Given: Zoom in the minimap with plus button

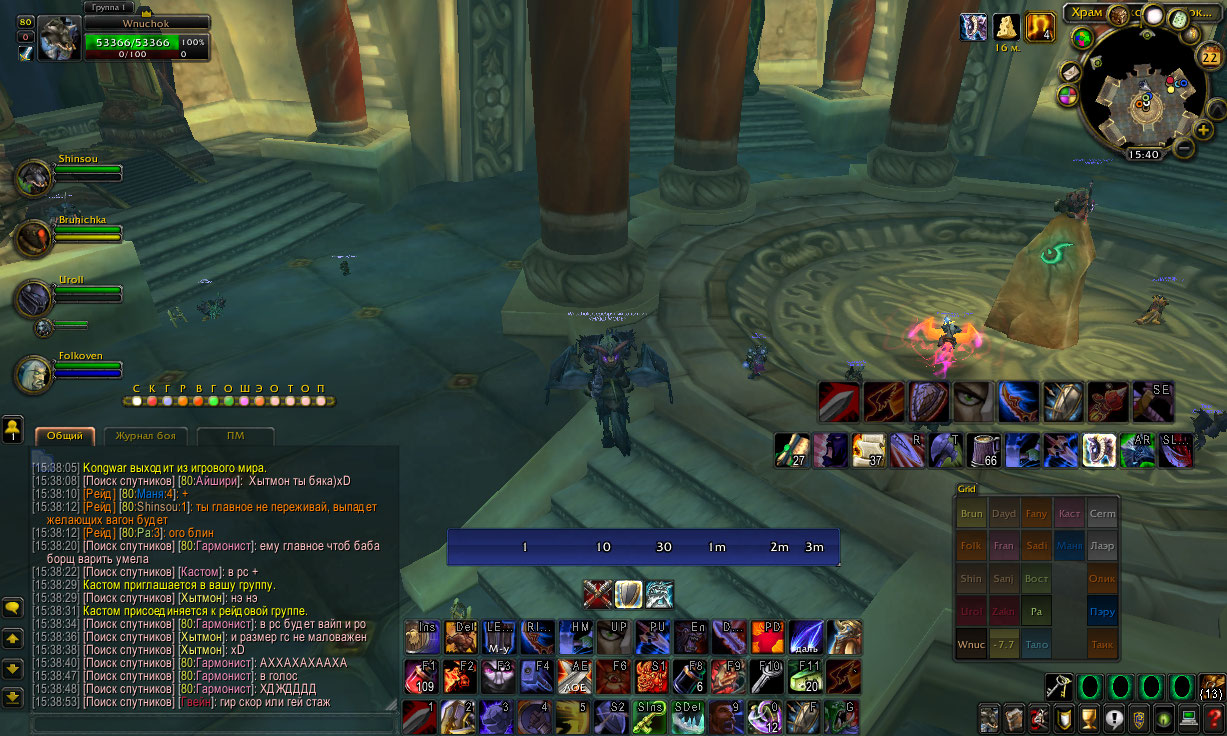Looking at the screenshot, I should 1203,129.
